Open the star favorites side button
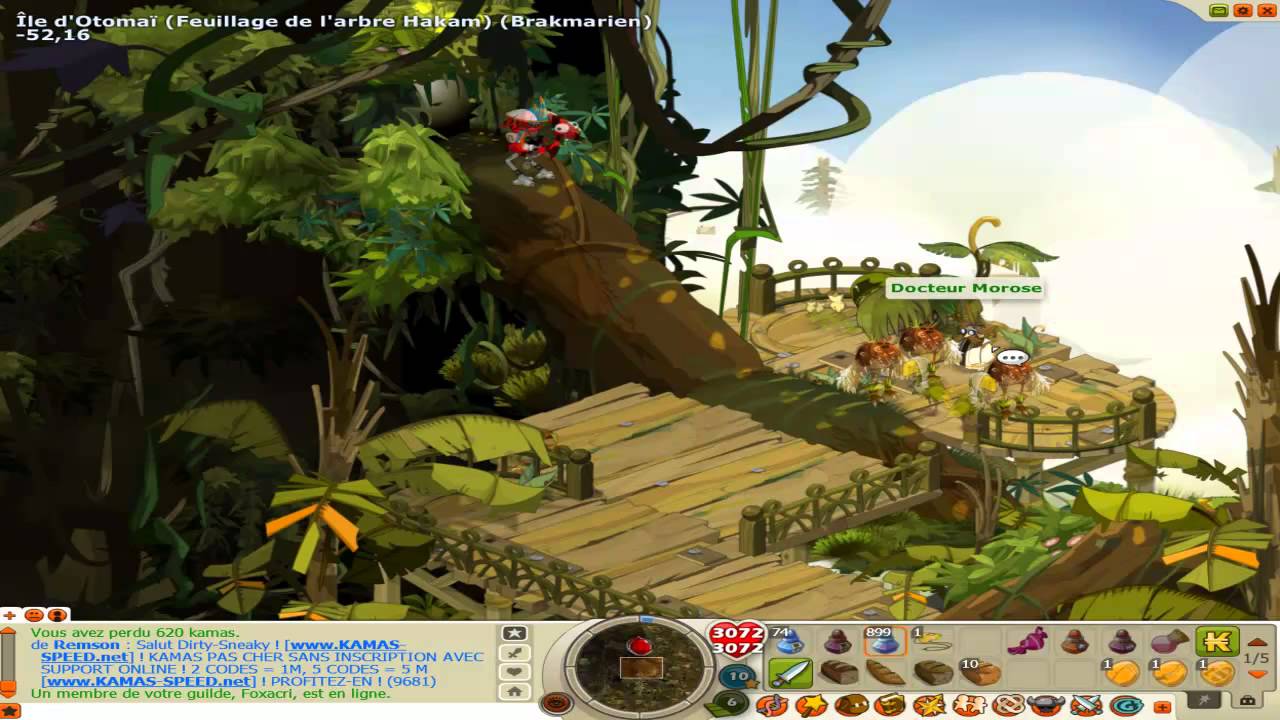This screenshot has height=720, width=1280. (515, 633)
